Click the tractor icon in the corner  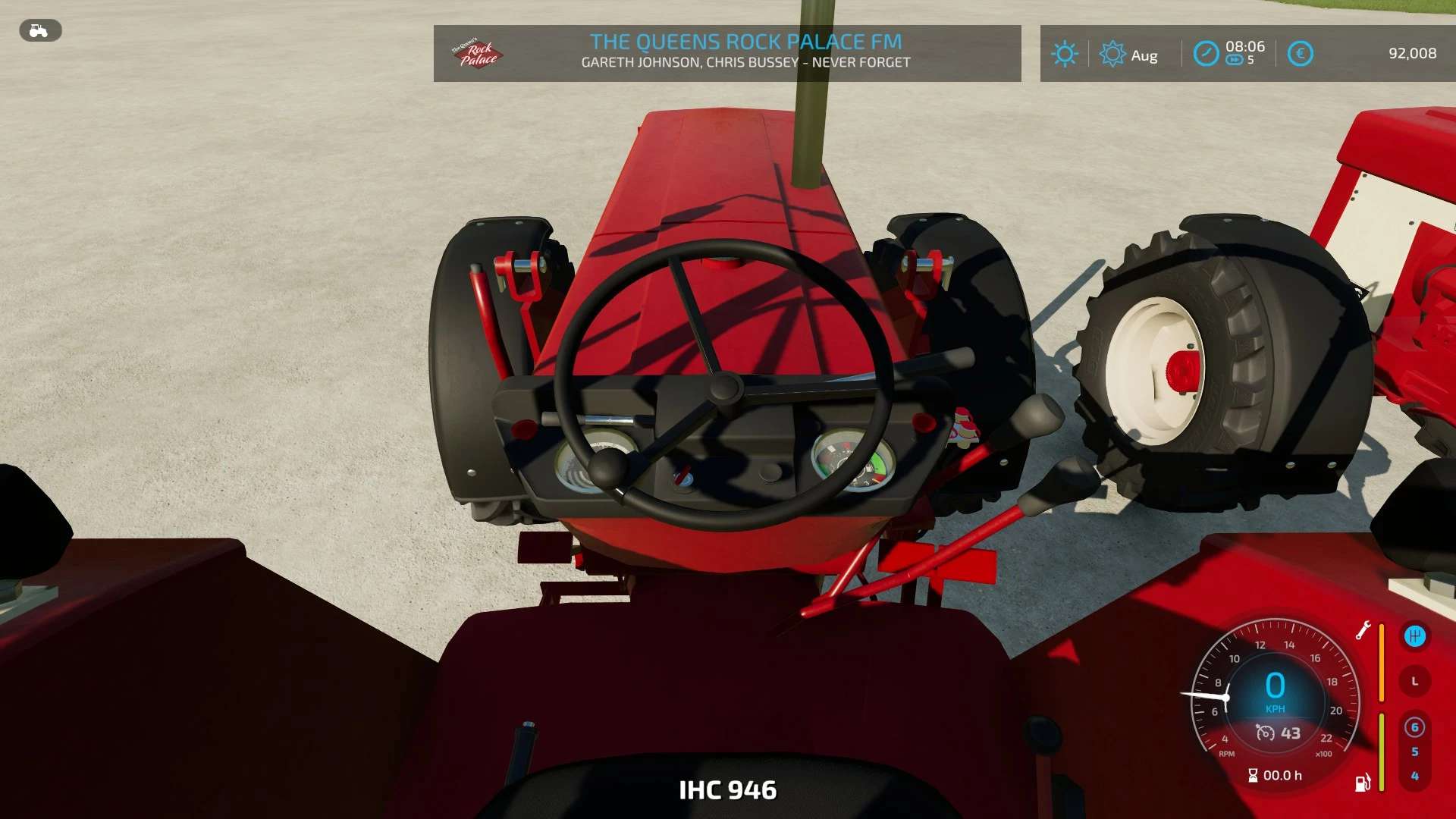(x=39, y=31)
